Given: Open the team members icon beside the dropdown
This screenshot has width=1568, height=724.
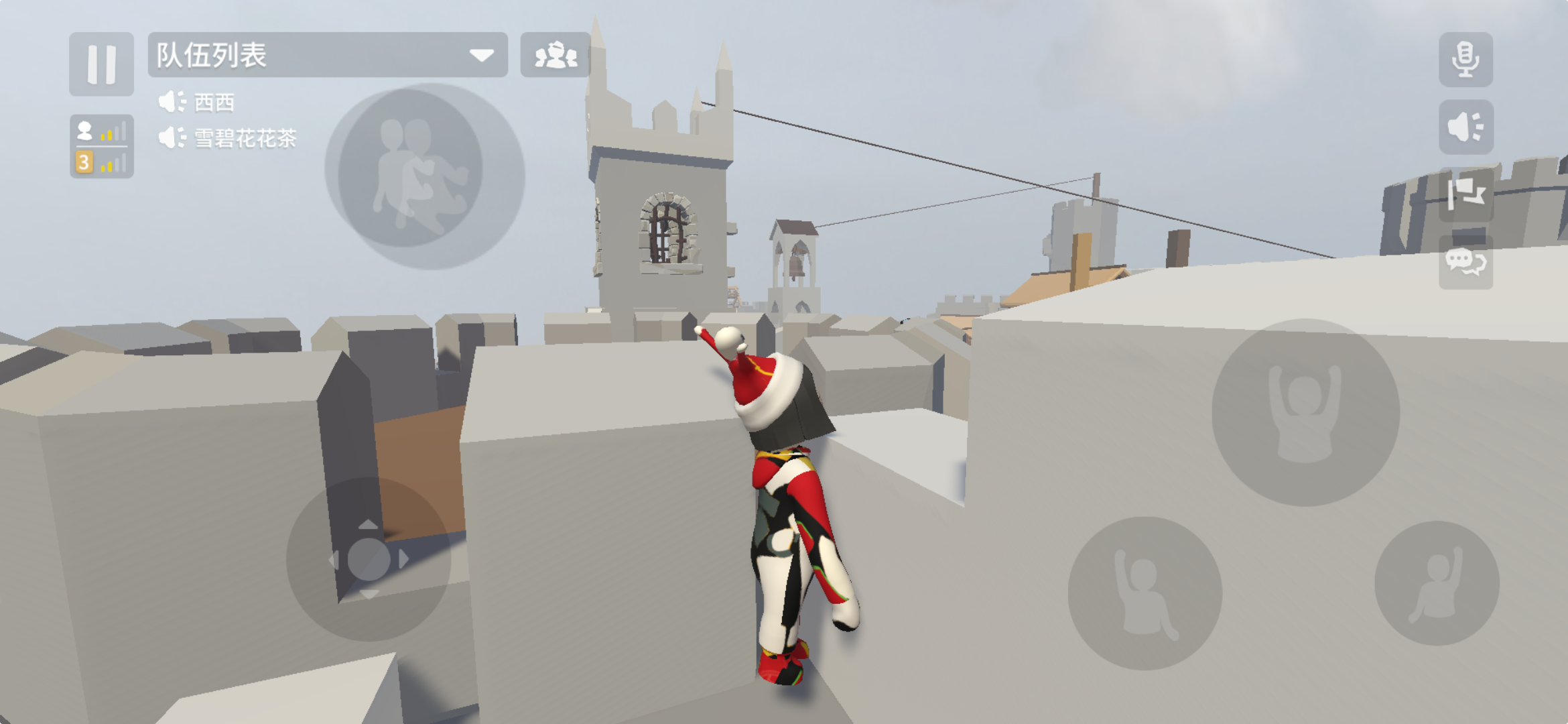Looking at the screenshot, I should click(556, 56).
